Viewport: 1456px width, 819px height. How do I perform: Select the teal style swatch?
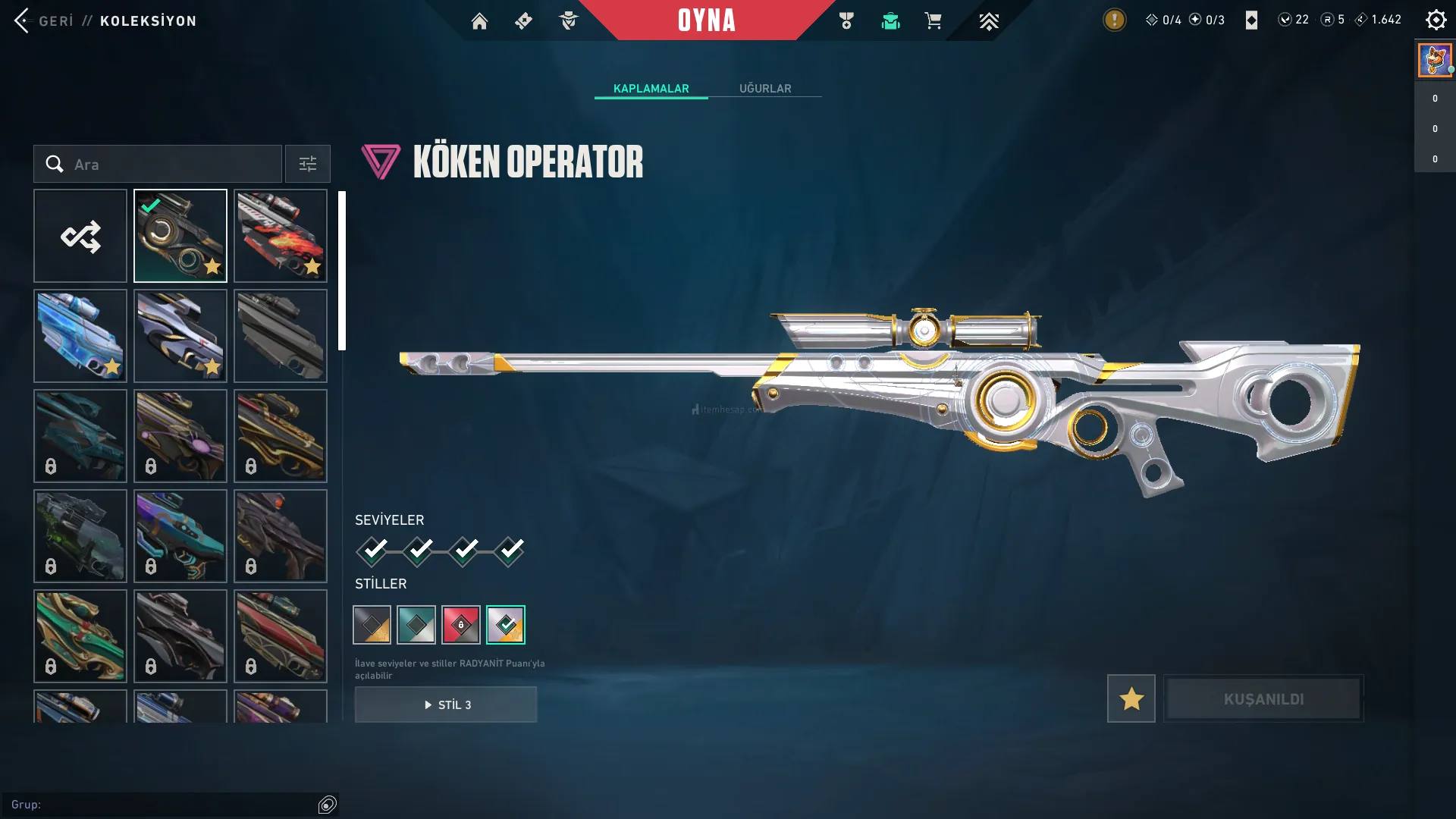coord(416,625)
